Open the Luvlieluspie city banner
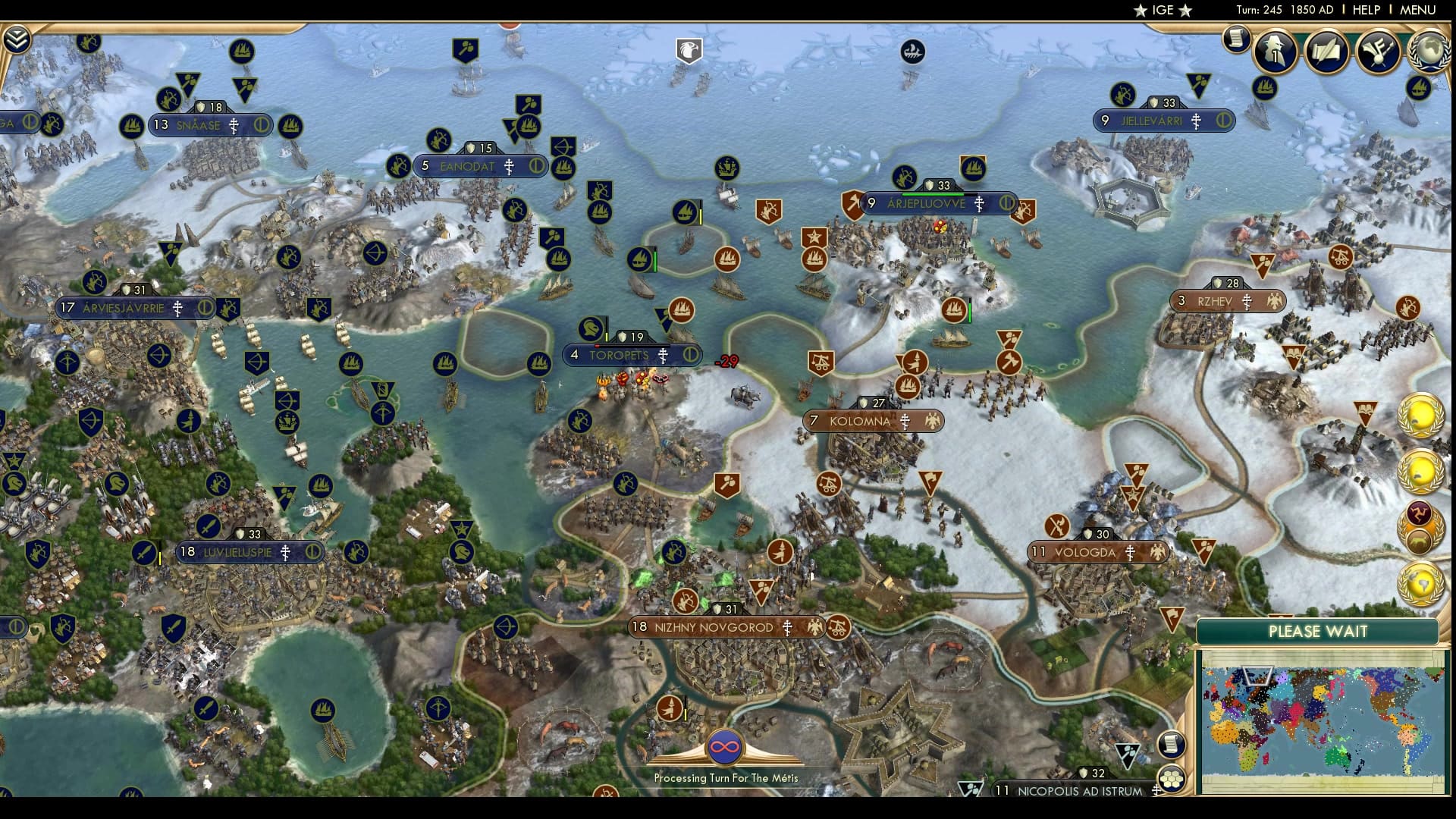Screen dimensions: 1456x819 pos(237,552)
